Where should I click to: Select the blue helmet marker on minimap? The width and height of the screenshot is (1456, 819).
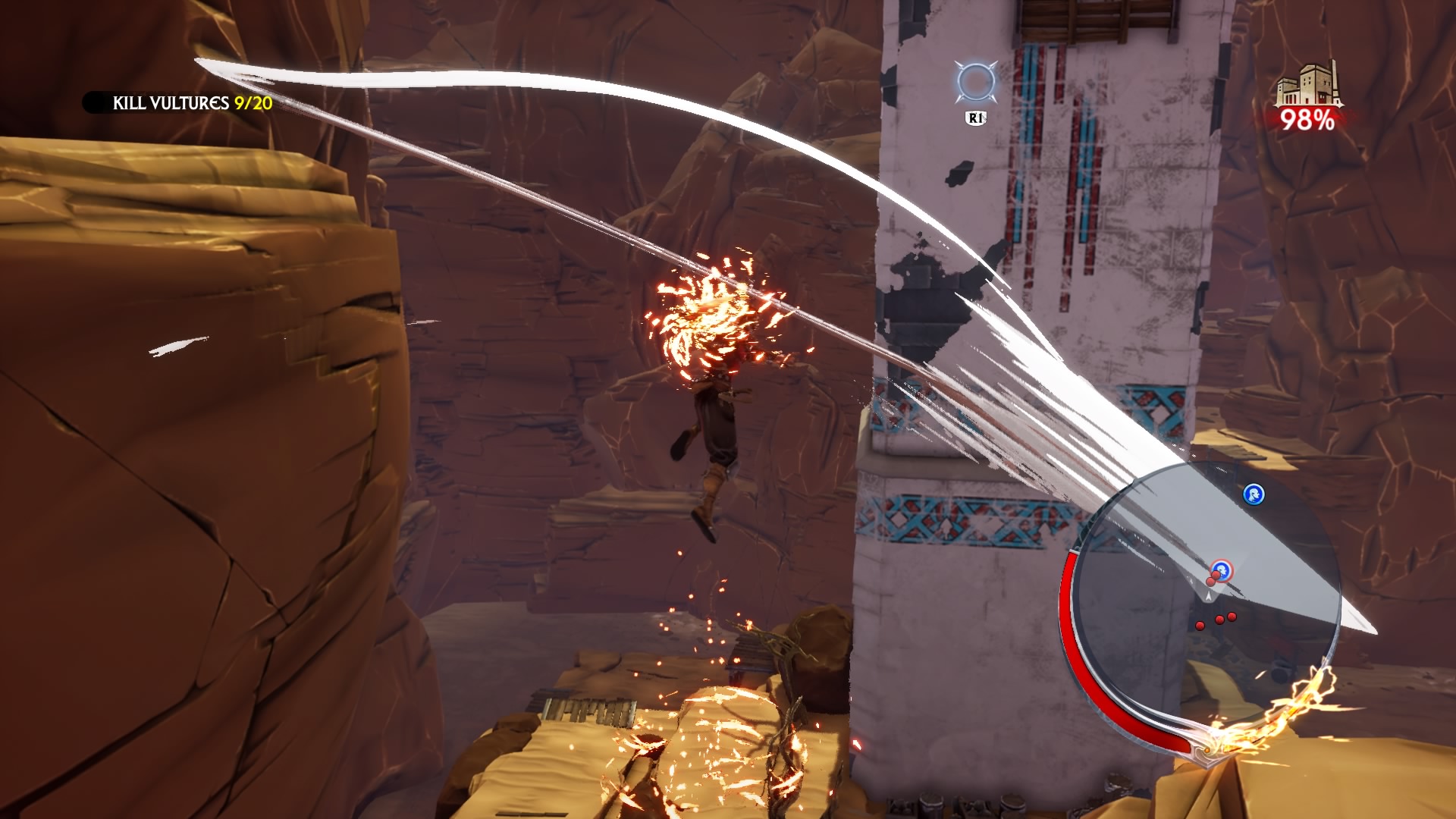point(1254,494)
